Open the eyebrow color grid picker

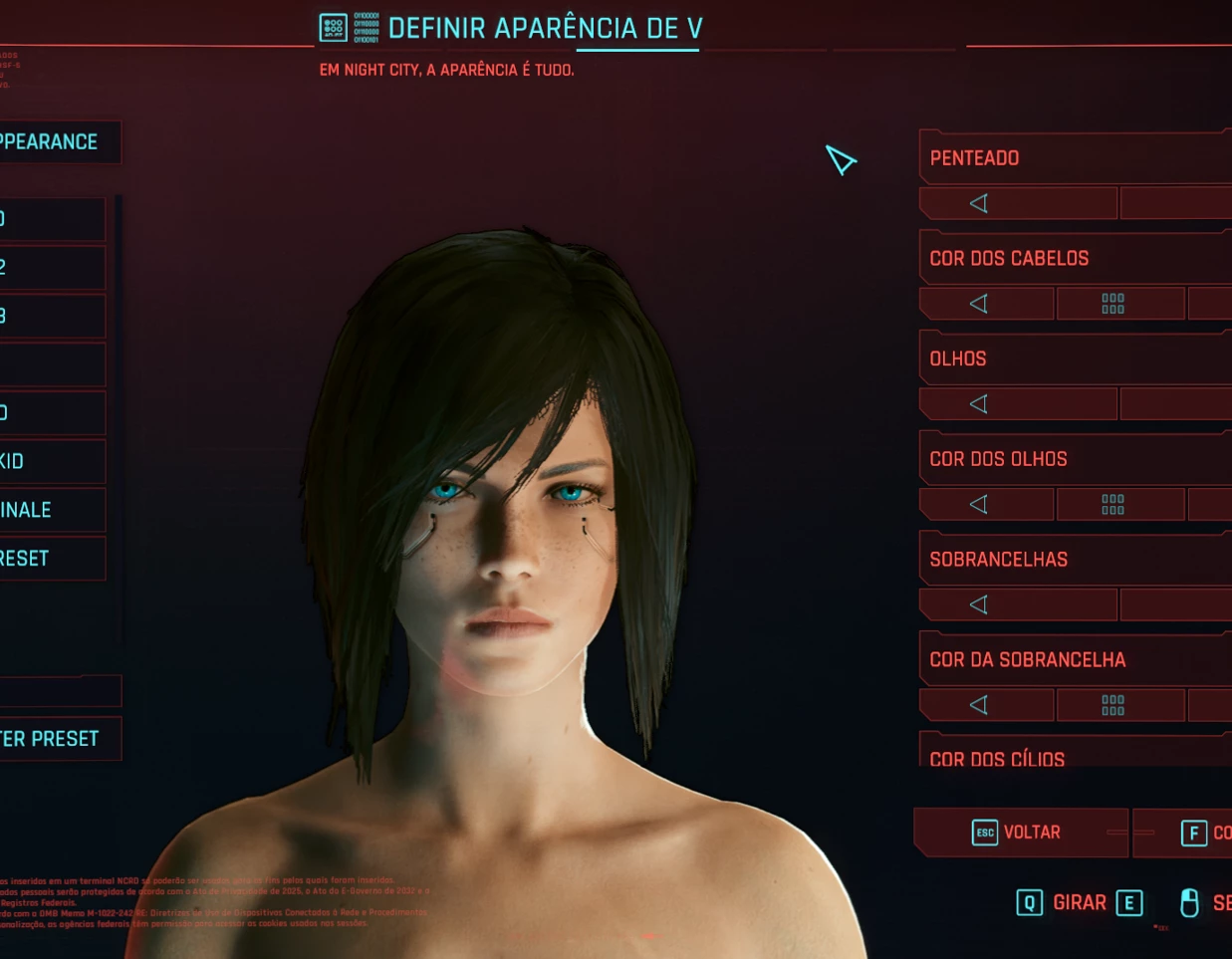(1113, 705)
